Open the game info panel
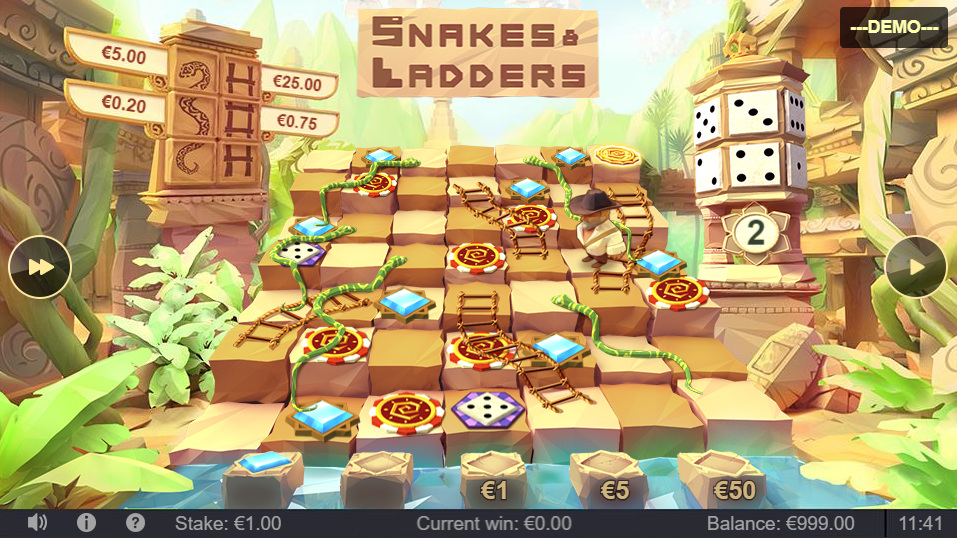957x538 pixels. coord(86,523)
